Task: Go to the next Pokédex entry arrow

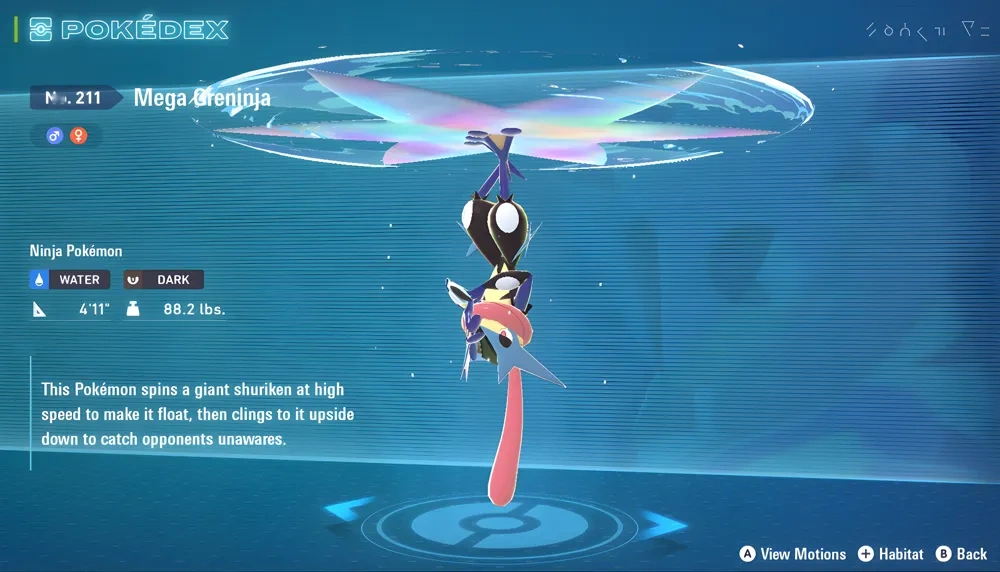Action: click(663, 523)
